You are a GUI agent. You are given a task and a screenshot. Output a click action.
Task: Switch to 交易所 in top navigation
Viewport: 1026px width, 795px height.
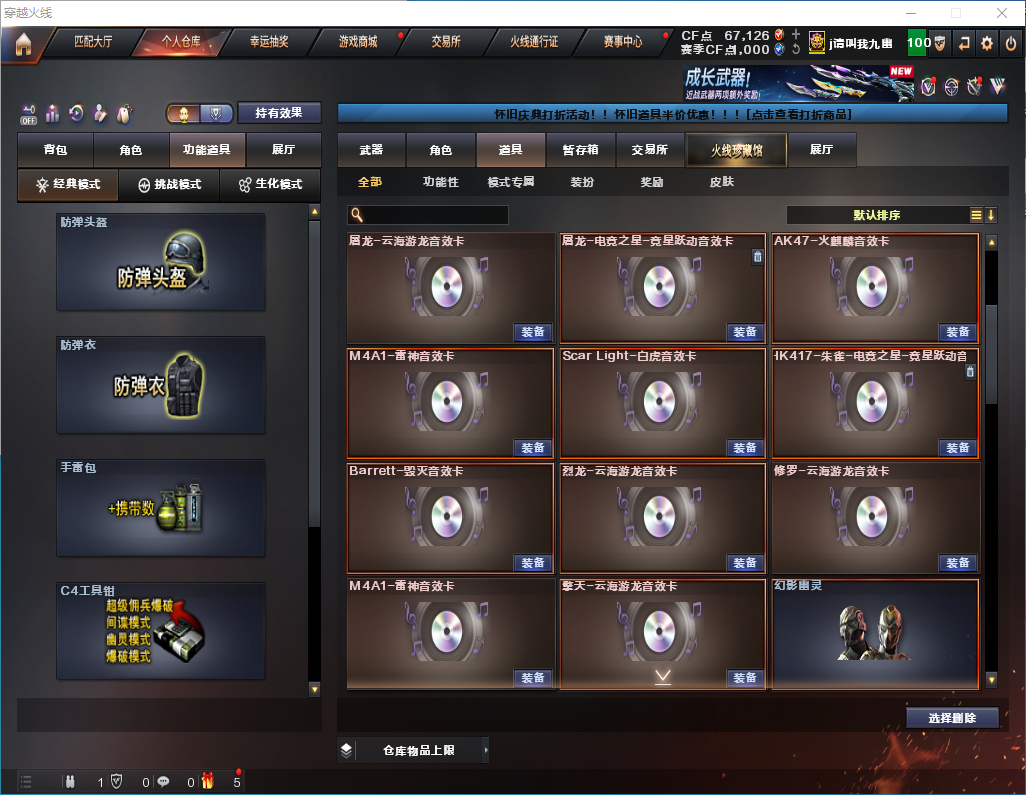446,42
